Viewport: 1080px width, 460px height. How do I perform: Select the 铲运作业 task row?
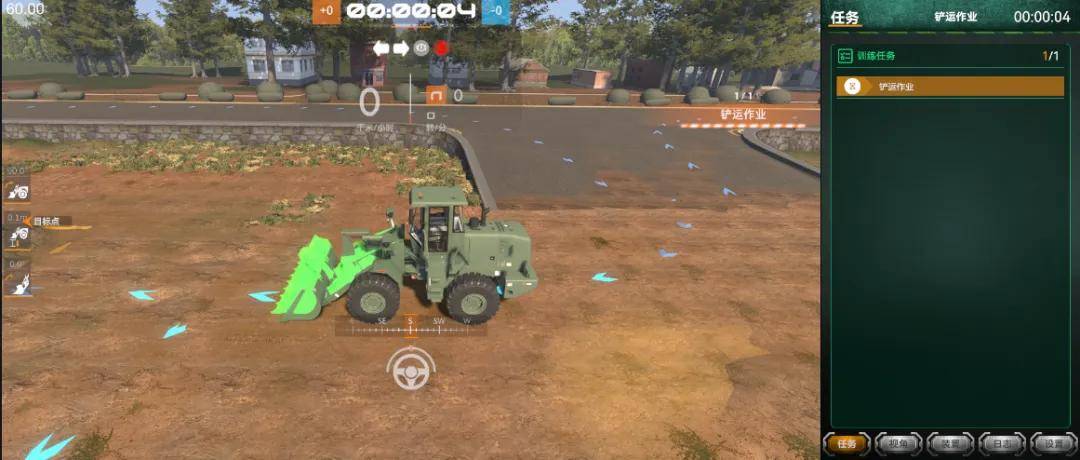pos(949,87)
